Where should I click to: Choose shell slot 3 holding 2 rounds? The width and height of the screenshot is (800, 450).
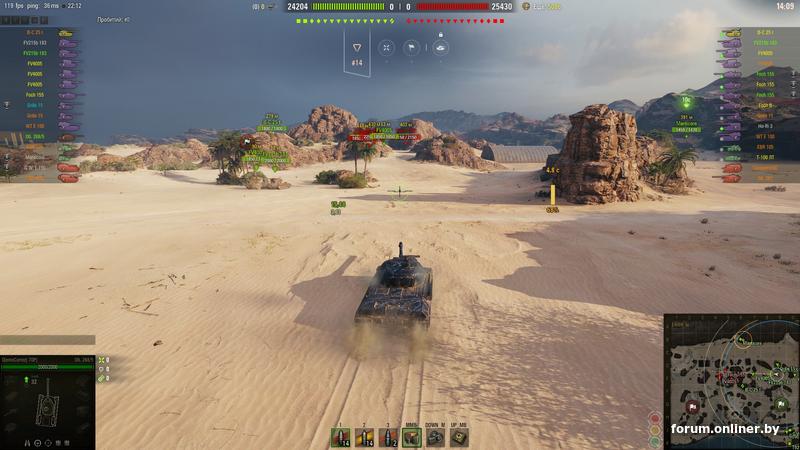388,437
